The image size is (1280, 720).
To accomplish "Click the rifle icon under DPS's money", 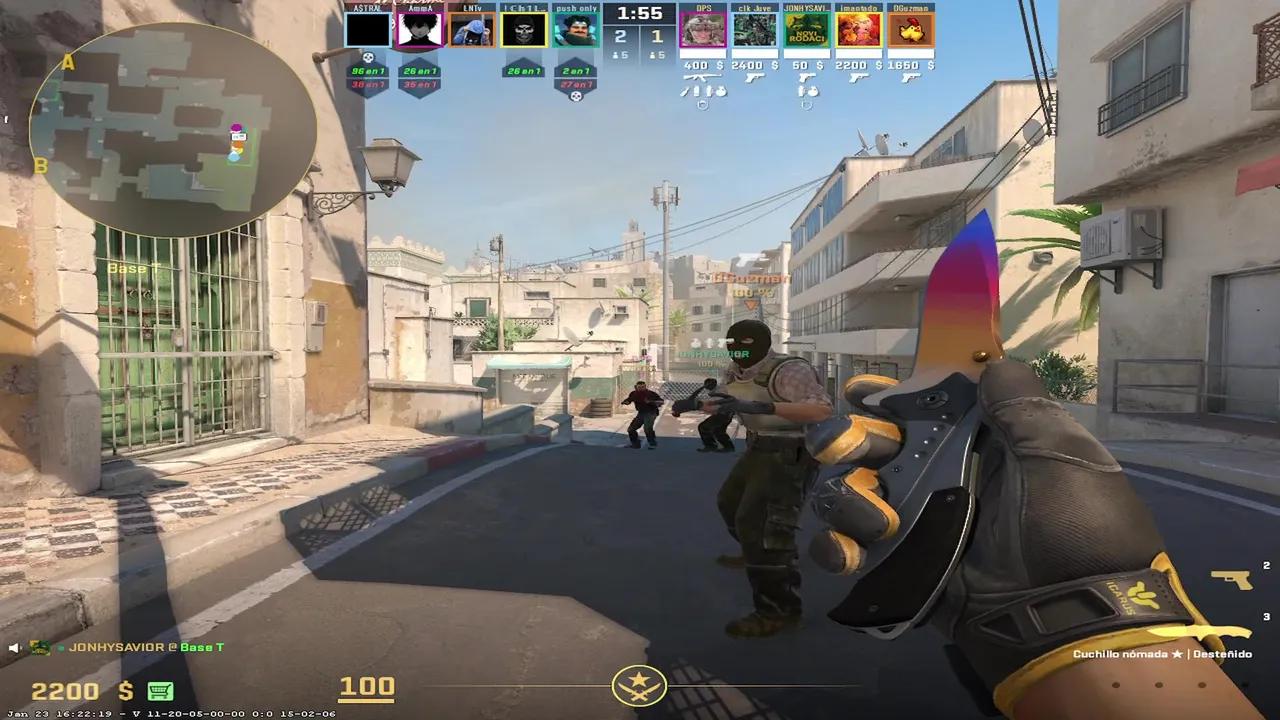I will tap(702, 77).
